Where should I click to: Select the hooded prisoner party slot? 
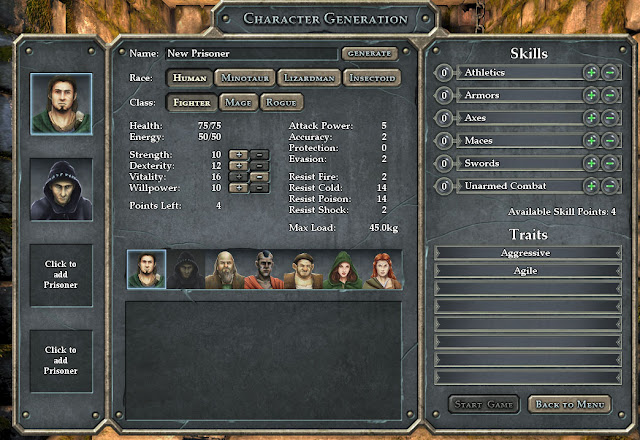pyautogui.click(x=61, y=188)
